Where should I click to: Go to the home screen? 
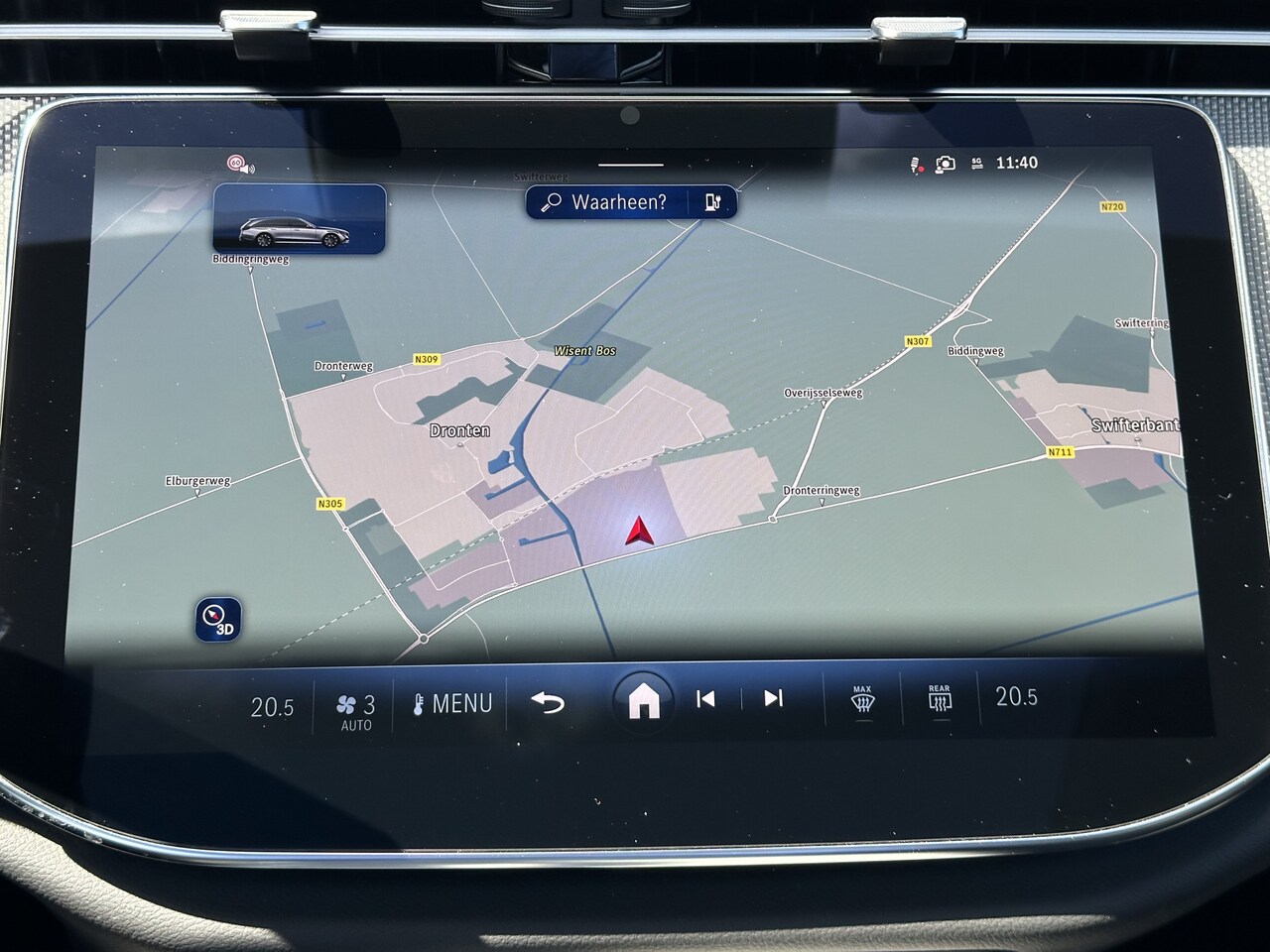(644, 701)
